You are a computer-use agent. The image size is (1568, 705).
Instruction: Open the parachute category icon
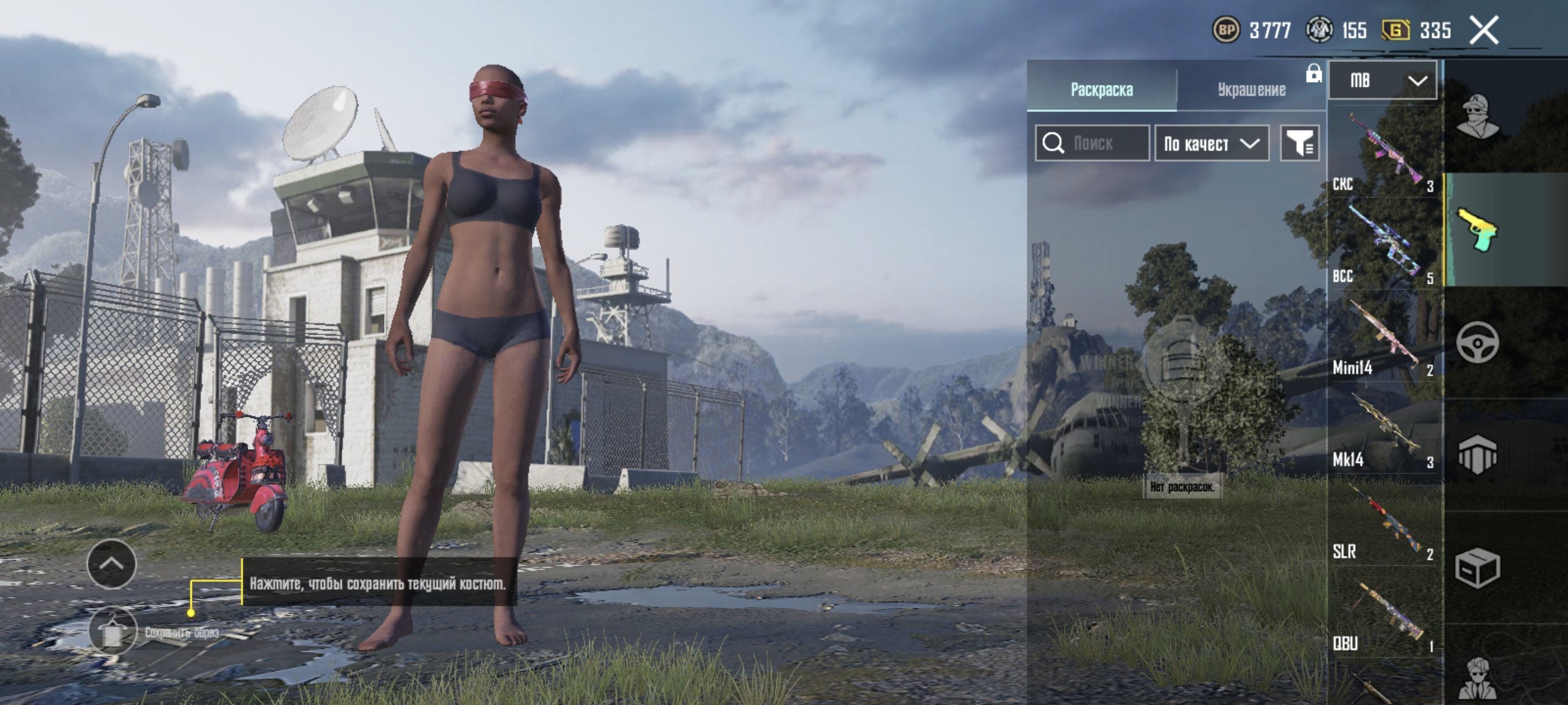1477,454
